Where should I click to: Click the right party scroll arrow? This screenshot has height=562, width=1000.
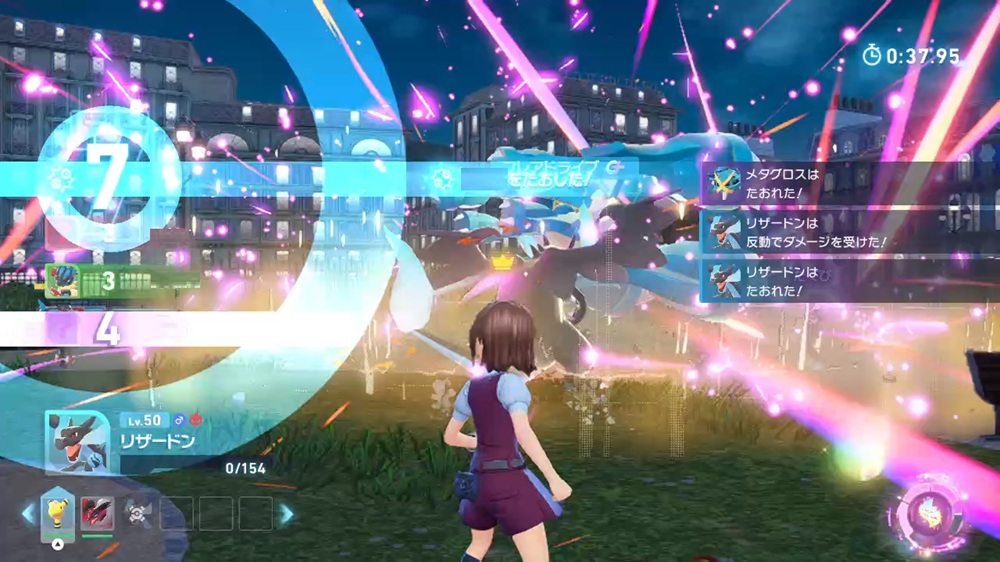(x=286, y=513)
